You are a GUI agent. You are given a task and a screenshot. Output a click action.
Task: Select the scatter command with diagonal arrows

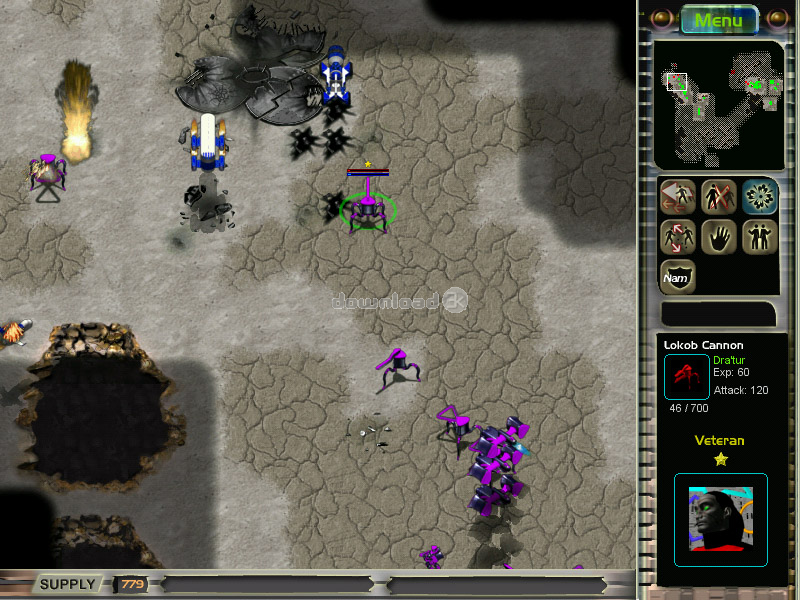click(677, 237)
